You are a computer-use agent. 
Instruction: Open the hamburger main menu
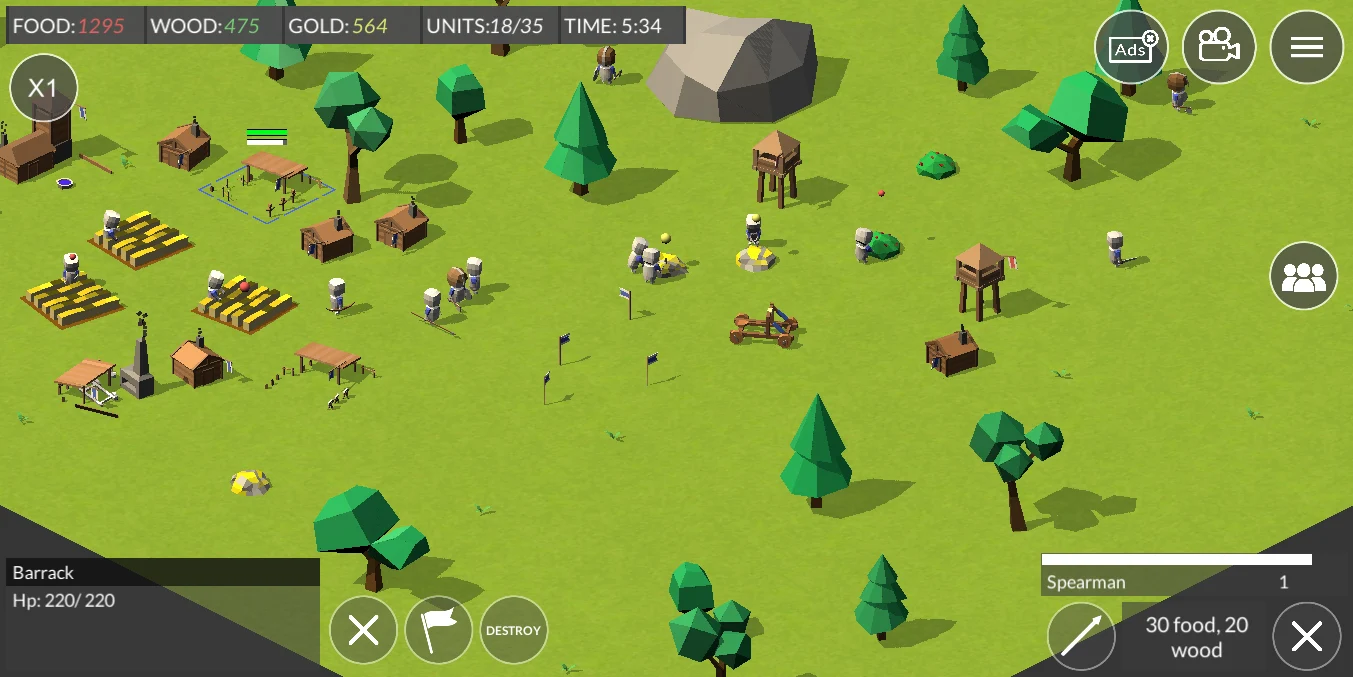coord(1306,47)
